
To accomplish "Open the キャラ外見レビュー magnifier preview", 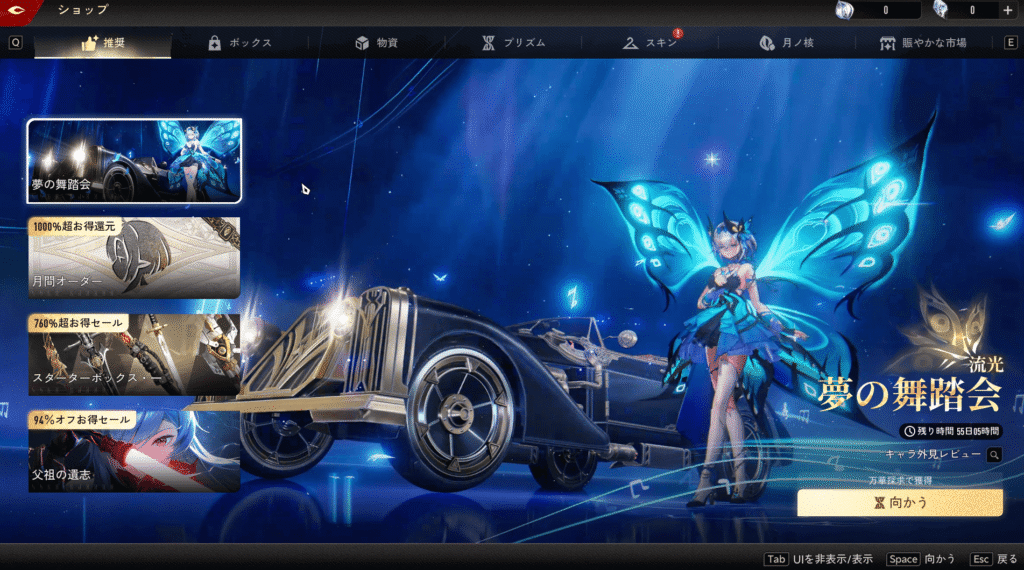I will [994, 455].
